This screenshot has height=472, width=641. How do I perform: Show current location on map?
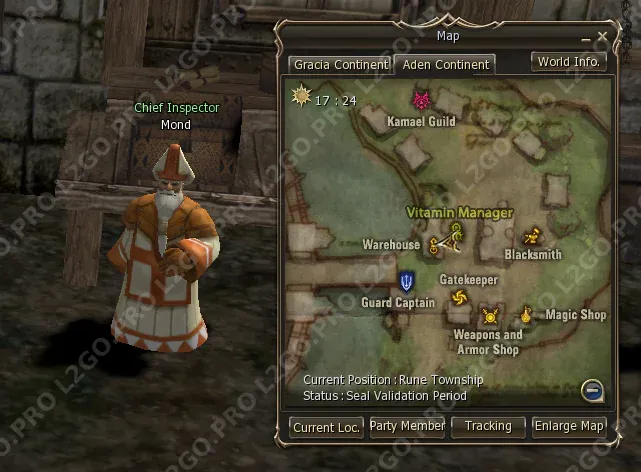point(327,427)
